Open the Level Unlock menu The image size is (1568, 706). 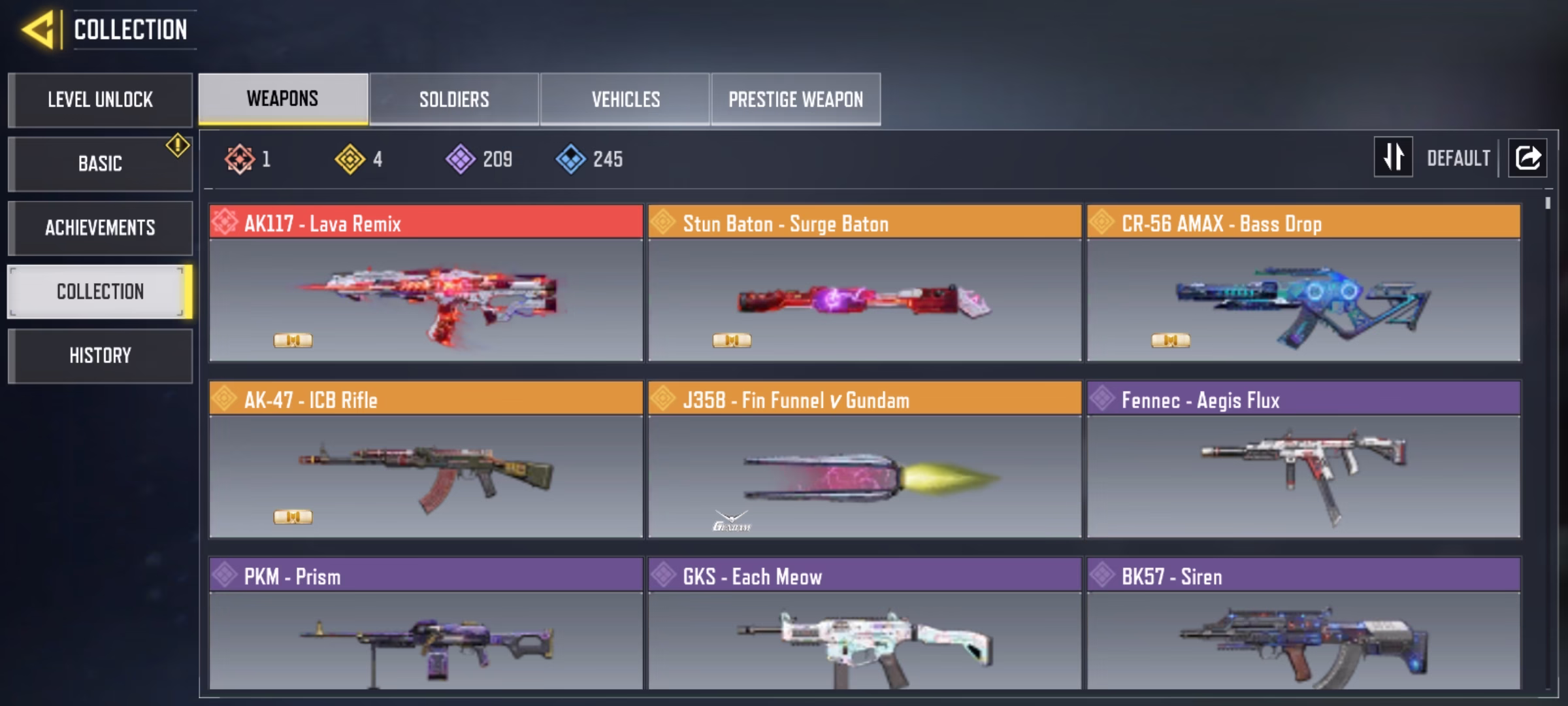(100, 100)
